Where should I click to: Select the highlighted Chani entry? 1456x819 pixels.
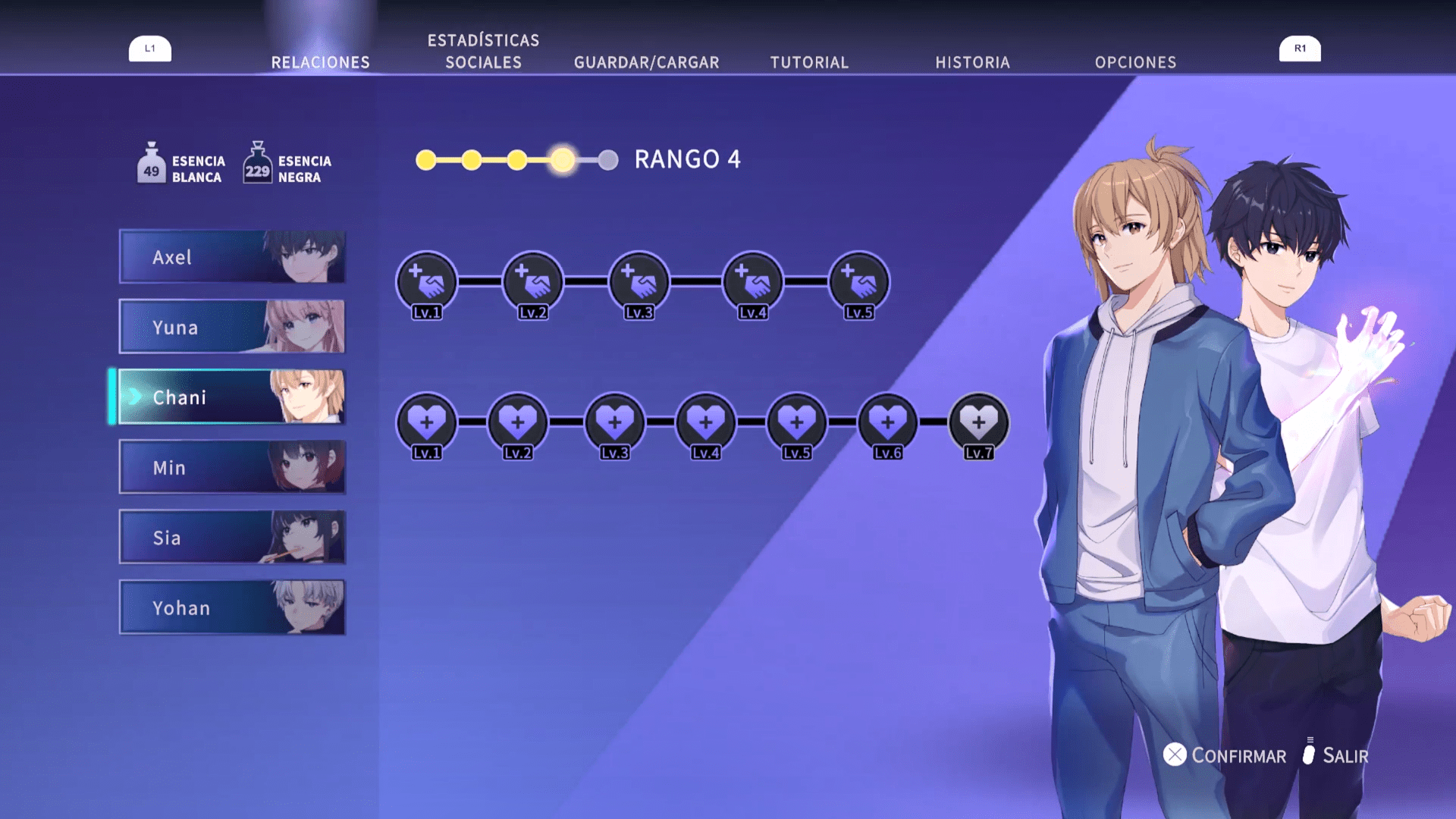pos(232,397)
